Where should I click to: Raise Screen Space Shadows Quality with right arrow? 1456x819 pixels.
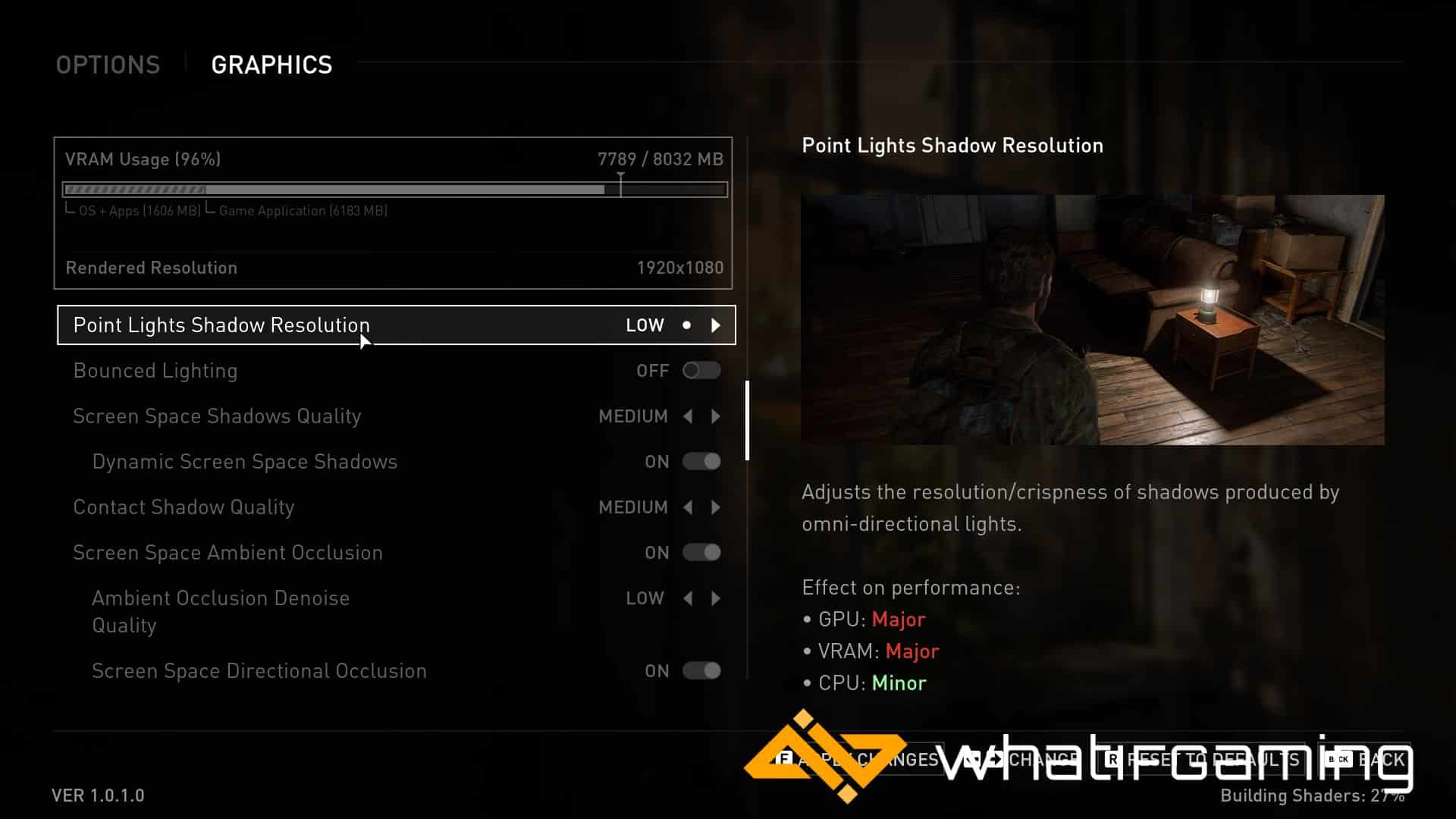[716, 416]
